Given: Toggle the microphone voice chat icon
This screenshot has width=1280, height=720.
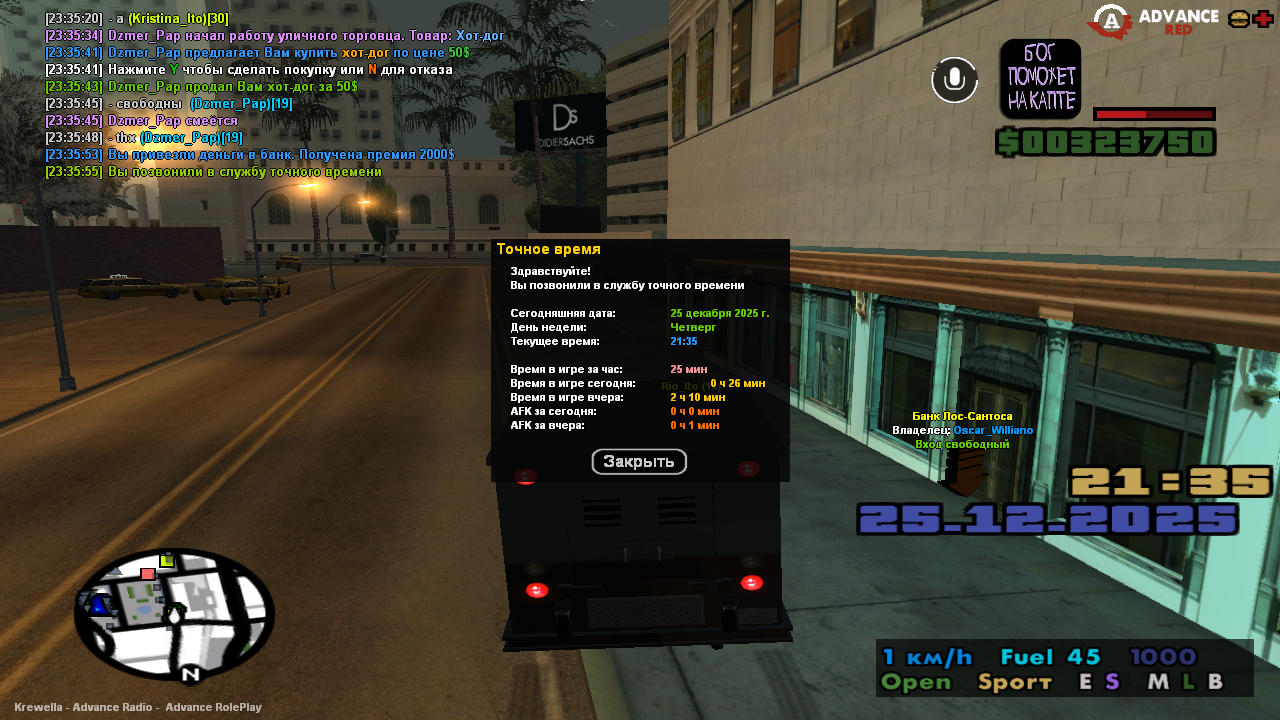Looking at the screenshot, I should click(954, 80).
